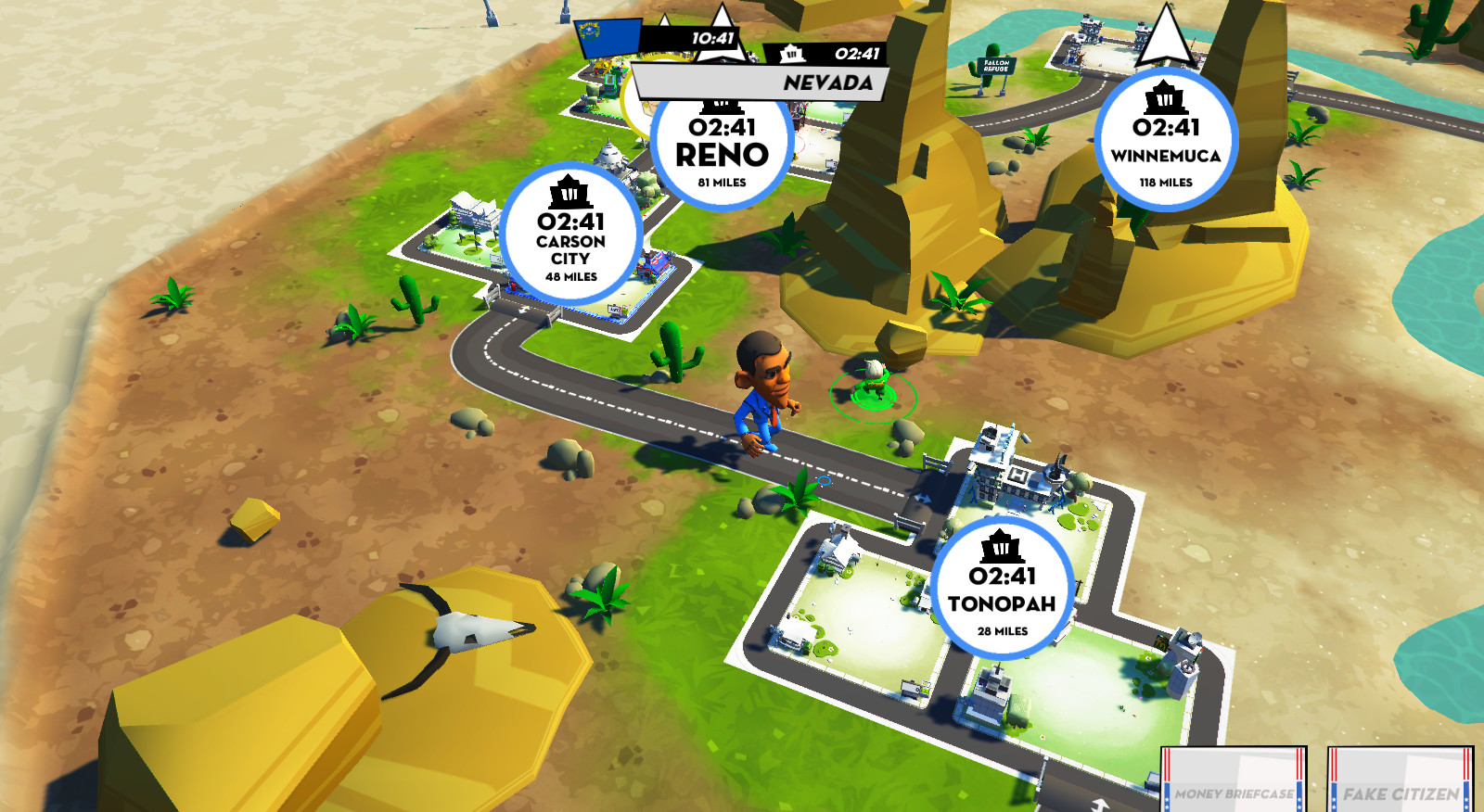Pick the Tonopah city marker
This screenshot has height=812, width=1484.
[x=1002, y=589]
